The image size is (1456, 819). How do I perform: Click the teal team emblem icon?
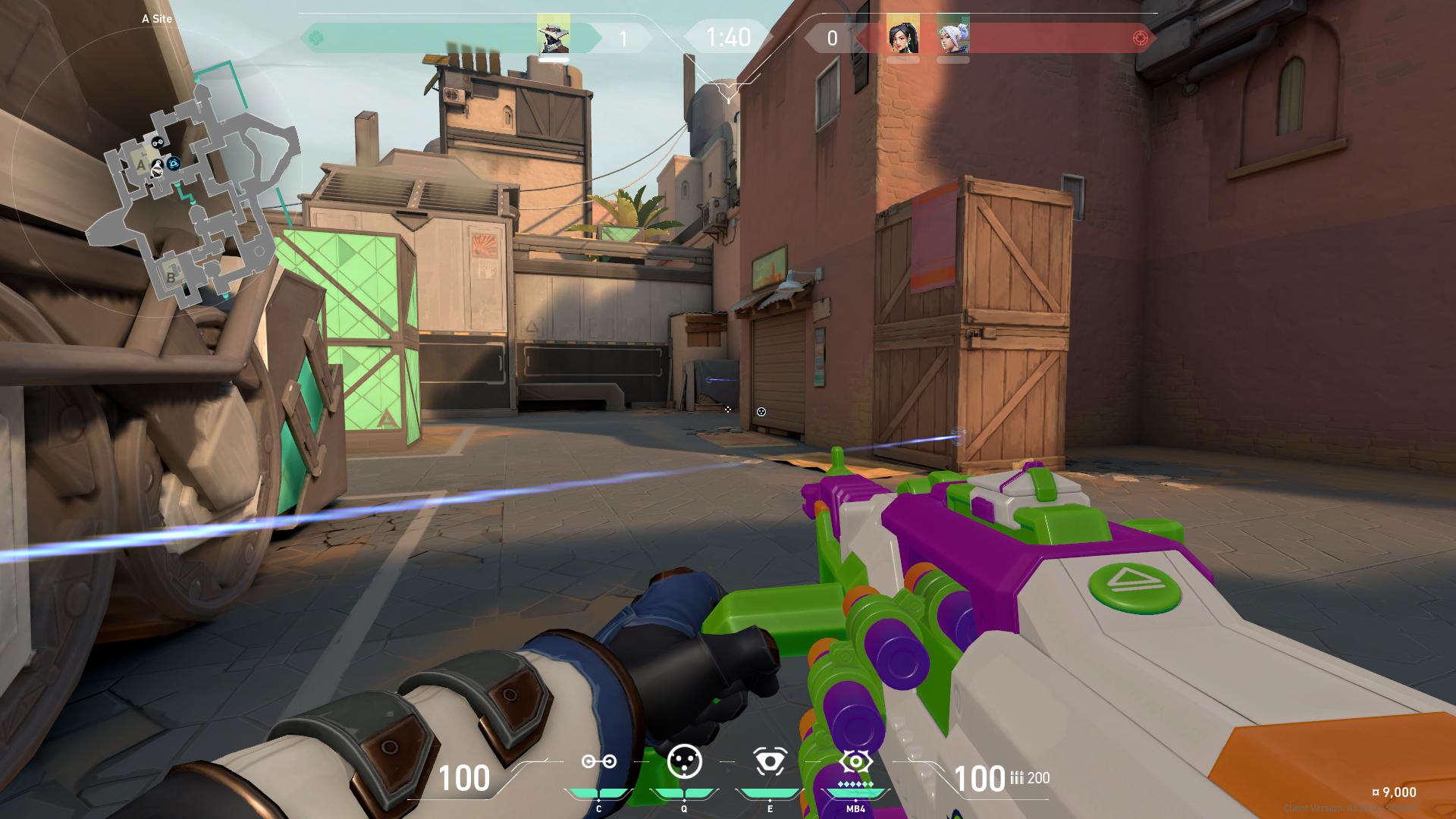pyautogui.click(x=316, y=38)
